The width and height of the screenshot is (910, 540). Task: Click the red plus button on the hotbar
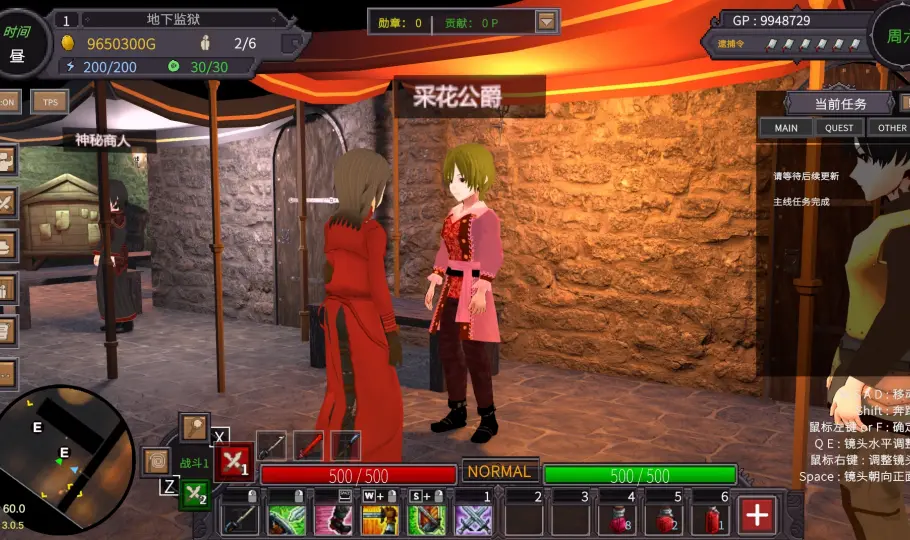(757, 515)
